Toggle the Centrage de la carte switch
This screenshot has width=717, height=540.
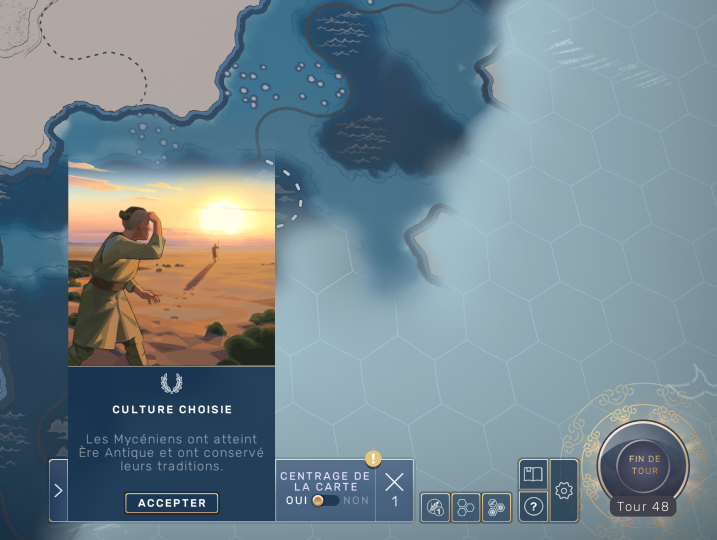tap(325, 500)
